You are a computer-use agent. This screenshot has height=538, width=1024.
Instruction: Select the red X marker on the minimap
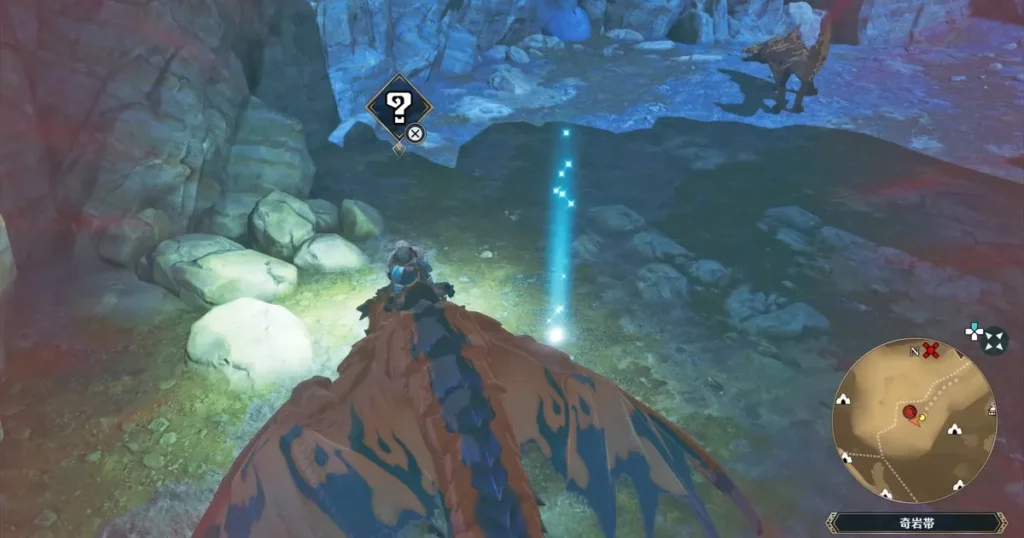click(932, 350)
